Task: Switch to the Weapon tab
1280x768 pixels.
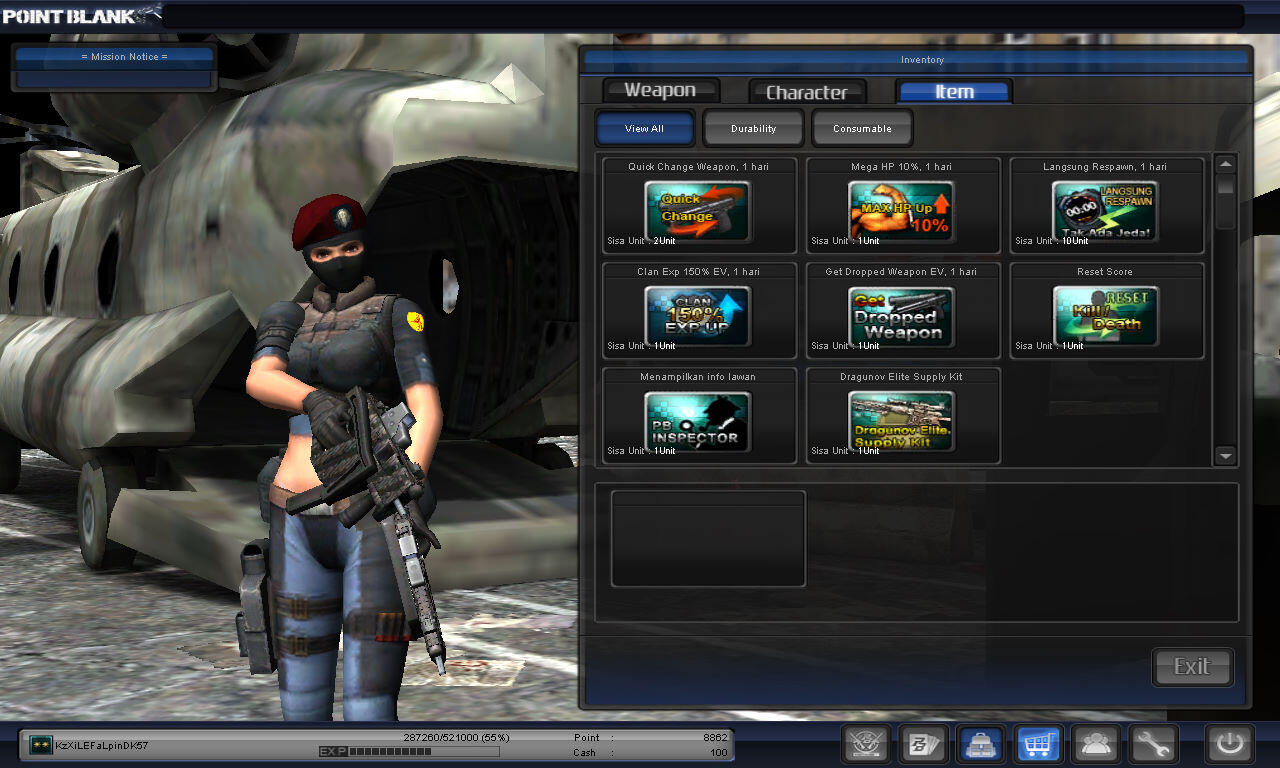Action: (660, 91)
